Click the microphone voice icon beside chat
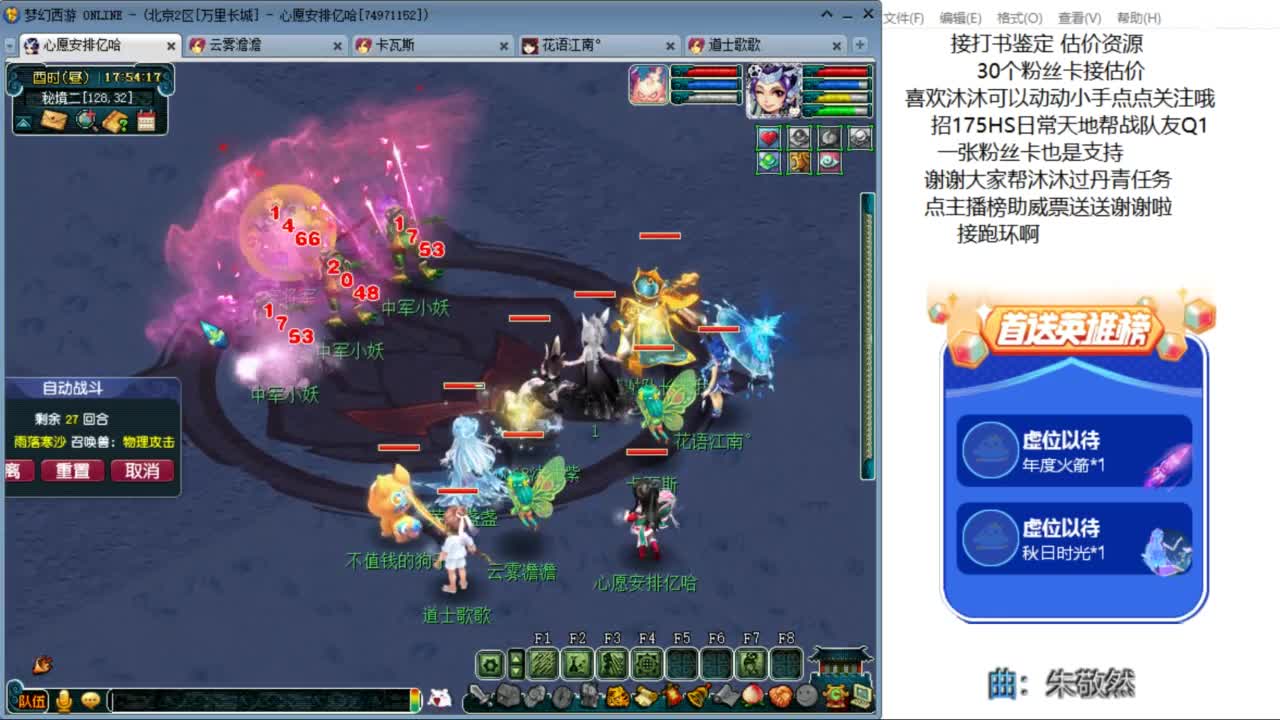This screenshot has height=720, width=1280. 65,699
